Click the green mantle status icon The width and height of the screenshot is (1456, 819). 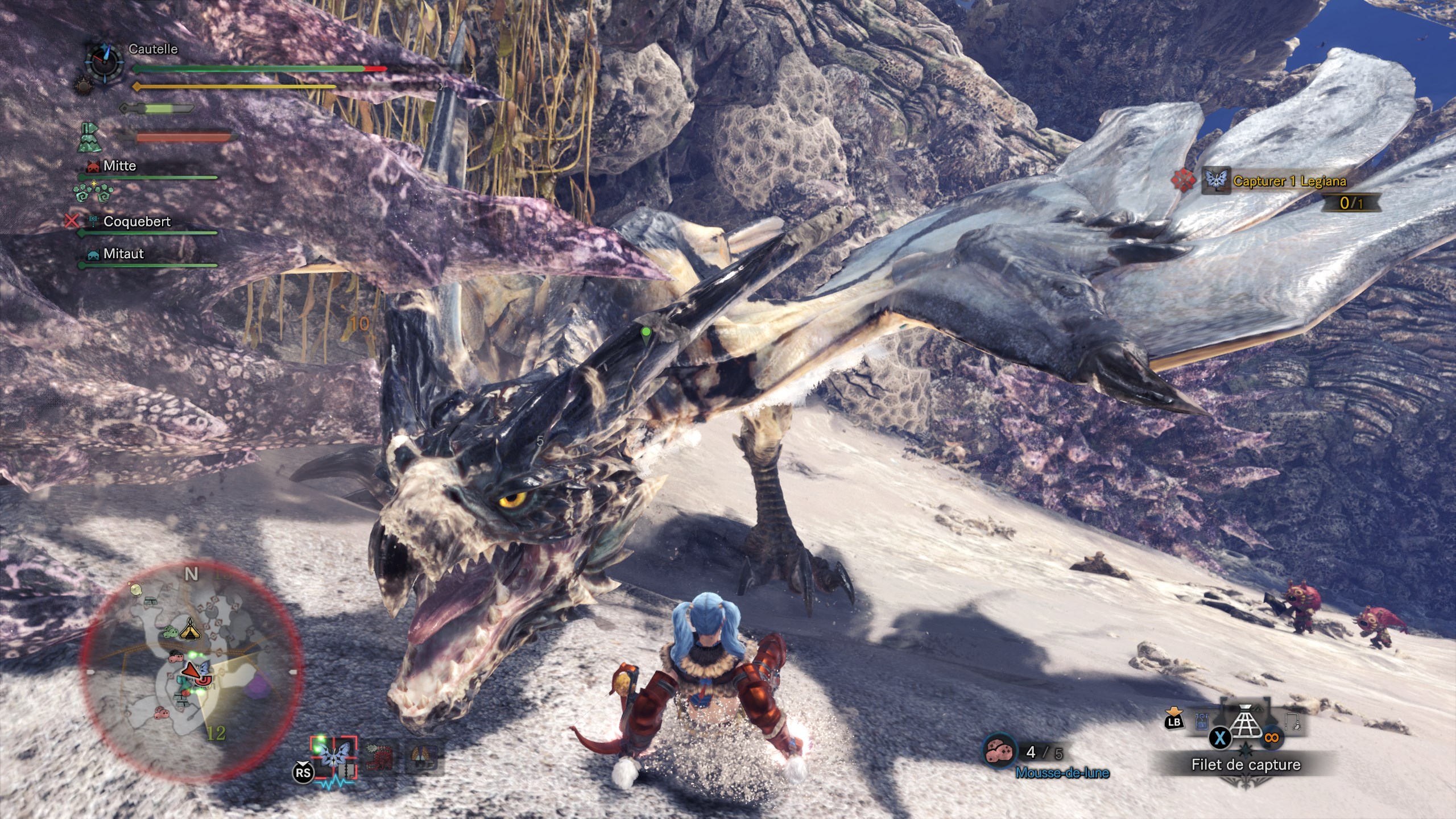[x=89, y=138]
